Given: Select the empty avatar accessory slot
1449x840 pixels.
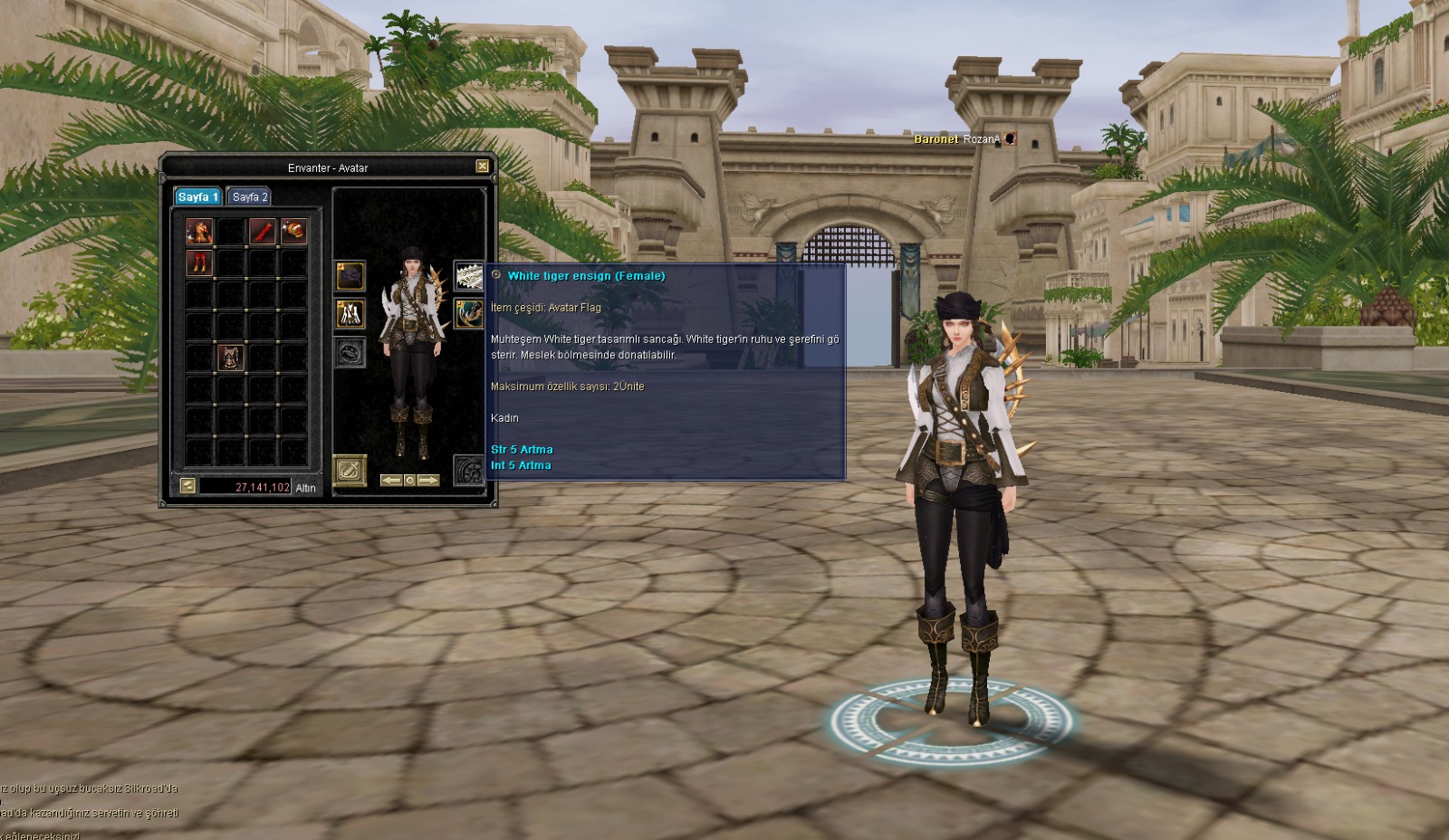Looking at the screenshot, I should point(350,352).
